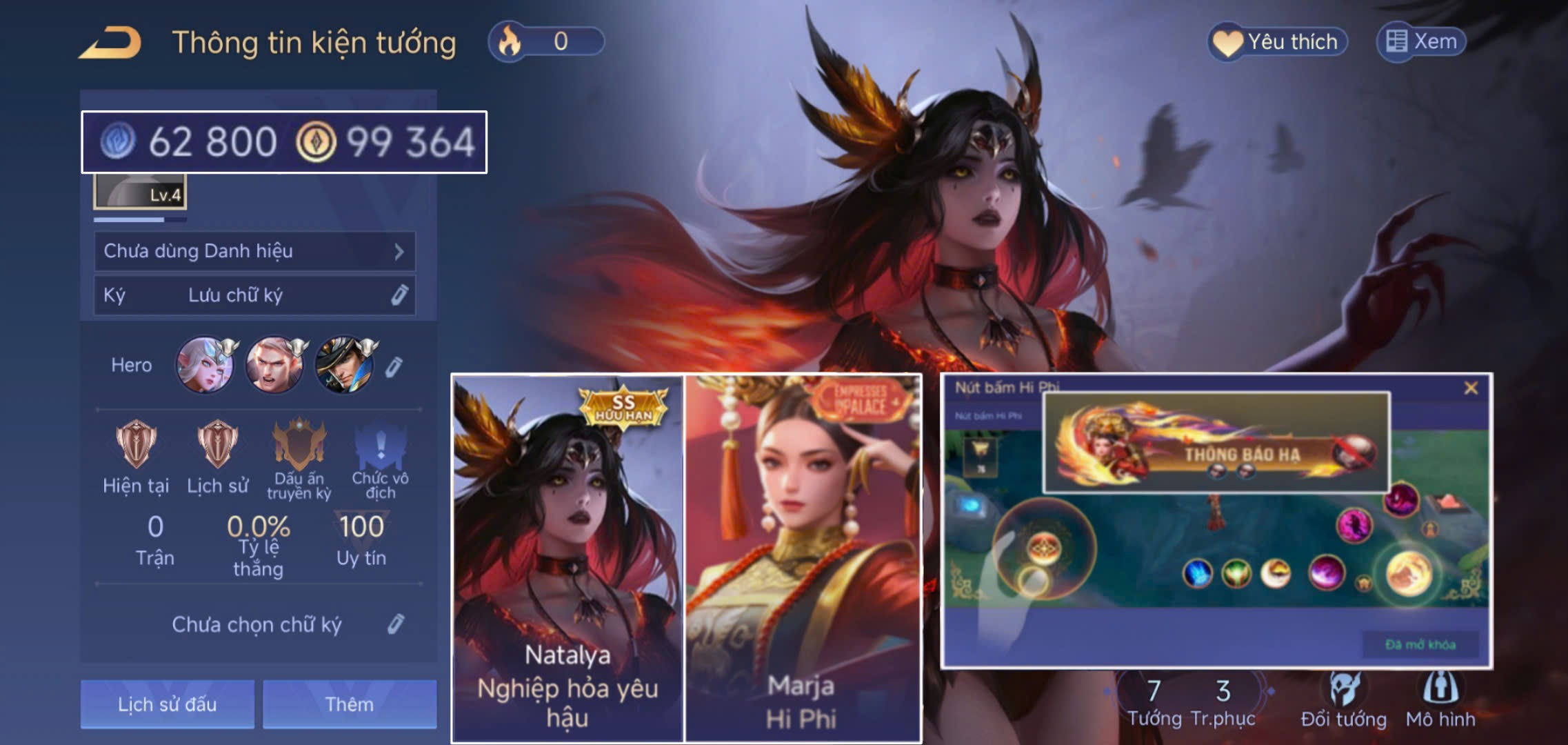Open the Đổi tướng hero swap
The width and height of the screenshot is (1568, 745).
(1343, 701)
